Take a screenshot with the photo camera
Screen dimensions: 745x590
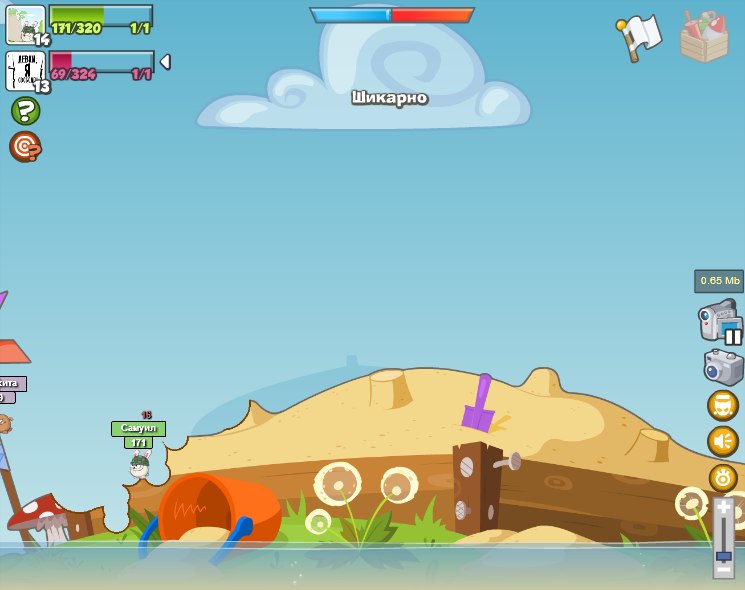(x=723, y=367)
